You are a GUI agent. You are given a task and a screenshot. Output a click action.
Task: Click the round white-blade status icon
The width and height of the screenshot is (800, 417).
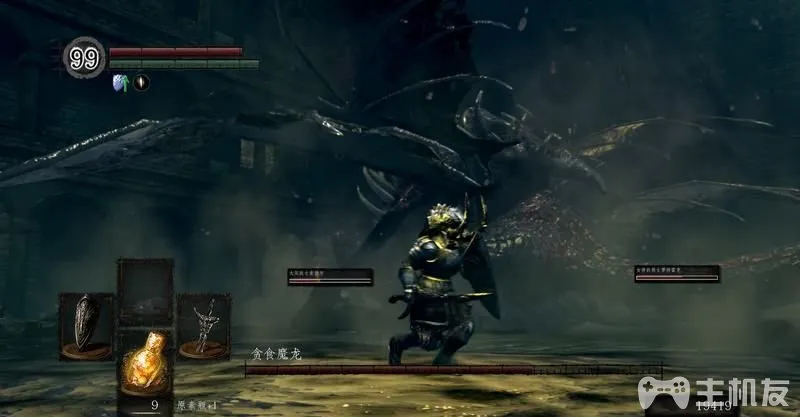[x=141, y=83]
